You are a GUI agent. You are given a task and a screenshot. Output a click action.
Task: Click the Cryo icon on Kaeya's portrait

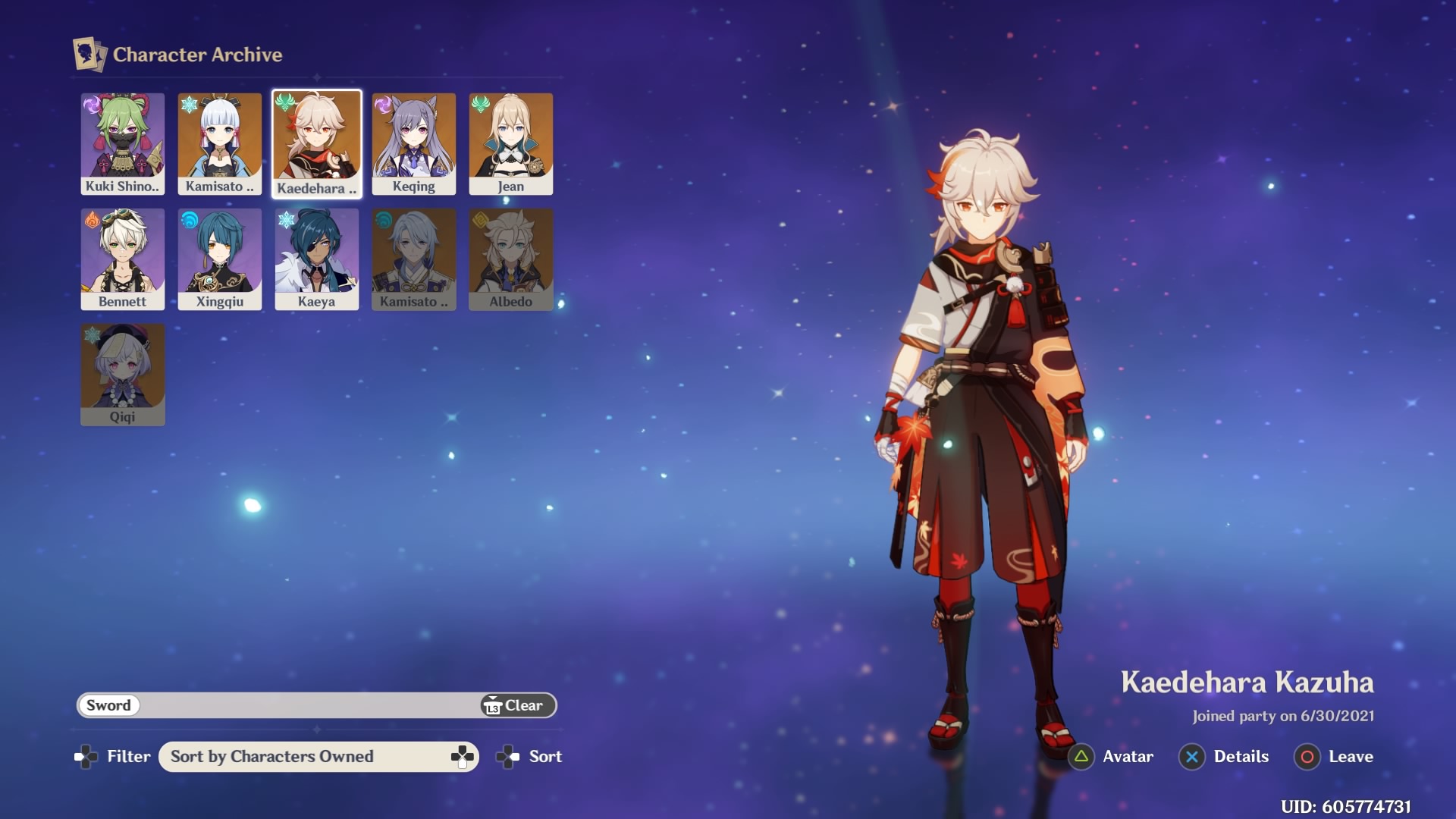(287, 219)
